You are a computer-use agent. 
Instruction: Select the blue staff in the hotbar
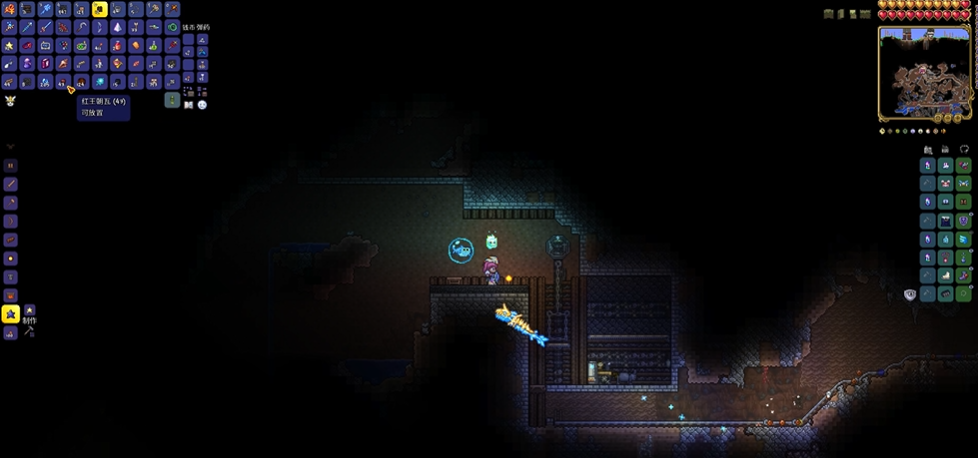click(x=45, y=9)
